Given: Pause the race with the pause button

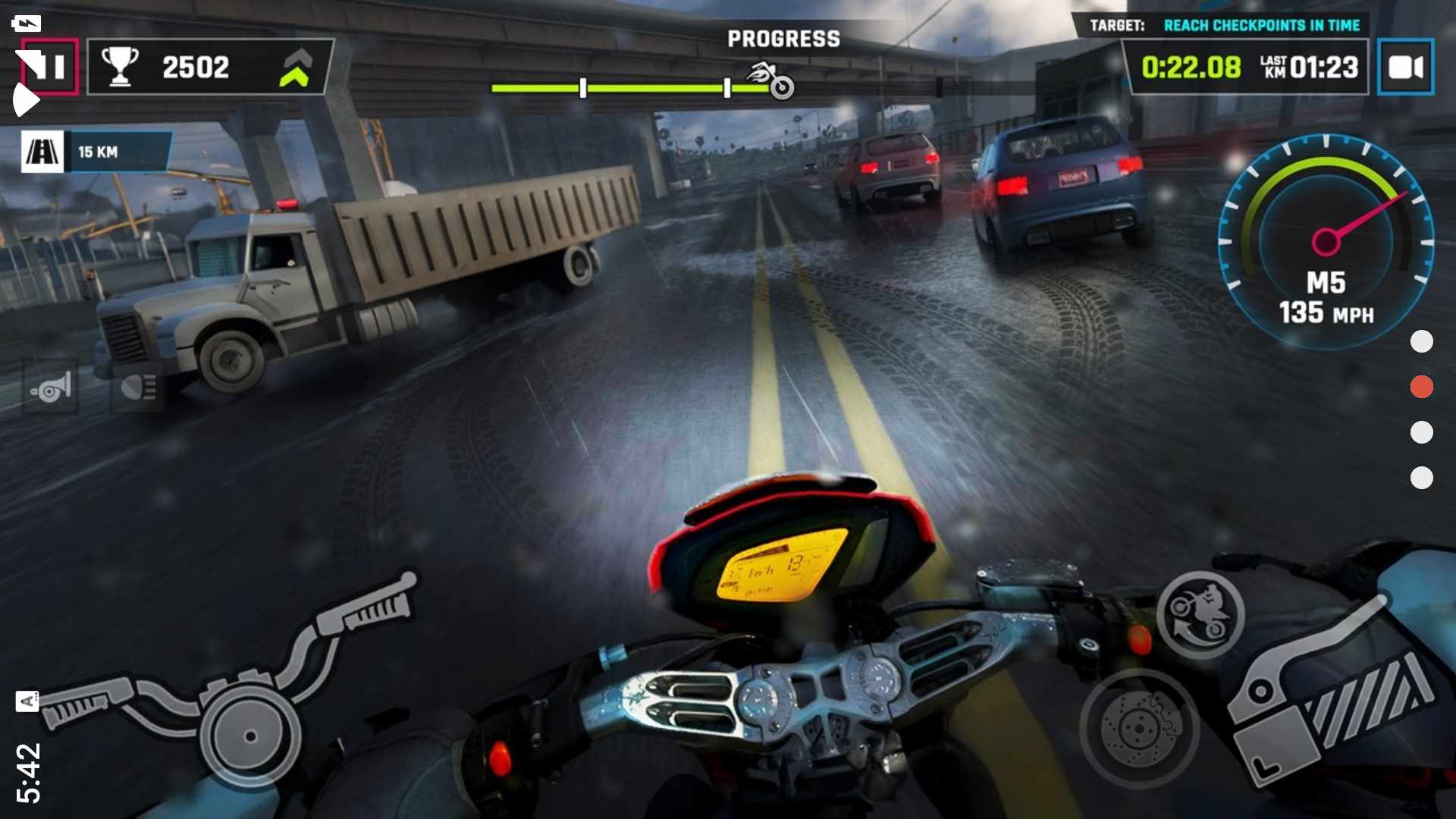Looking at the screenshot, I should coord(50,67).
